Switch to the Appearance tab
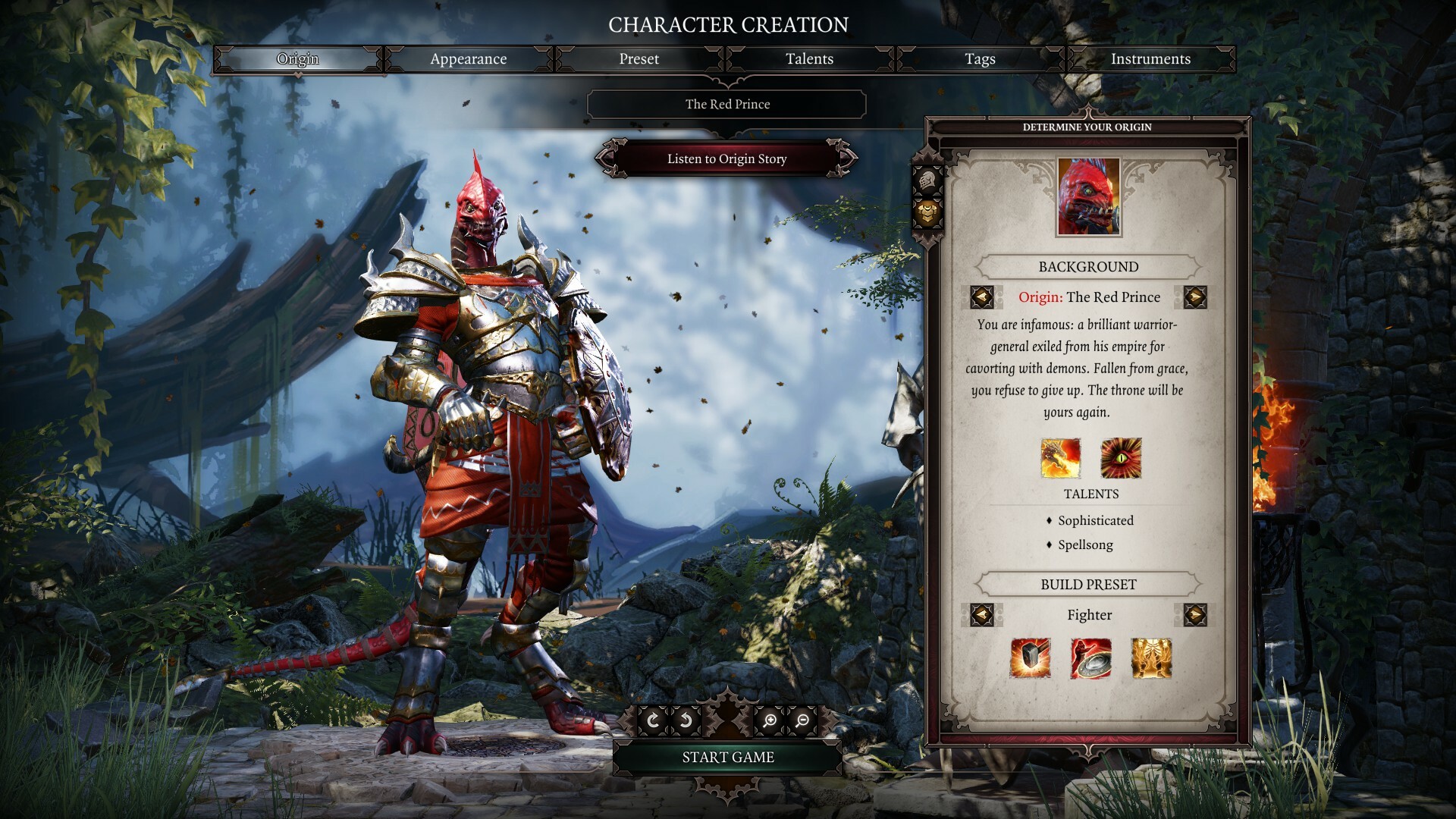1456x819 pixels. pos(469,59)
